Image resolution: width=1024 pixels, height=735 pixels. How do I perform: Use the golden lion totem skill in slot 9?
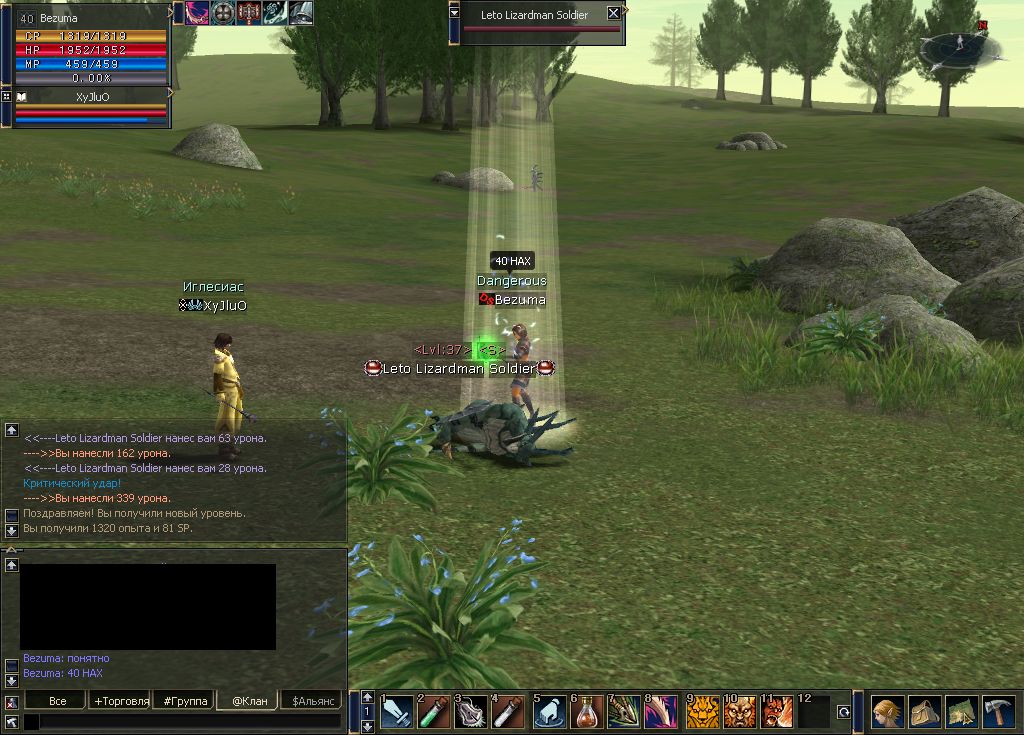tap(701, 713)
